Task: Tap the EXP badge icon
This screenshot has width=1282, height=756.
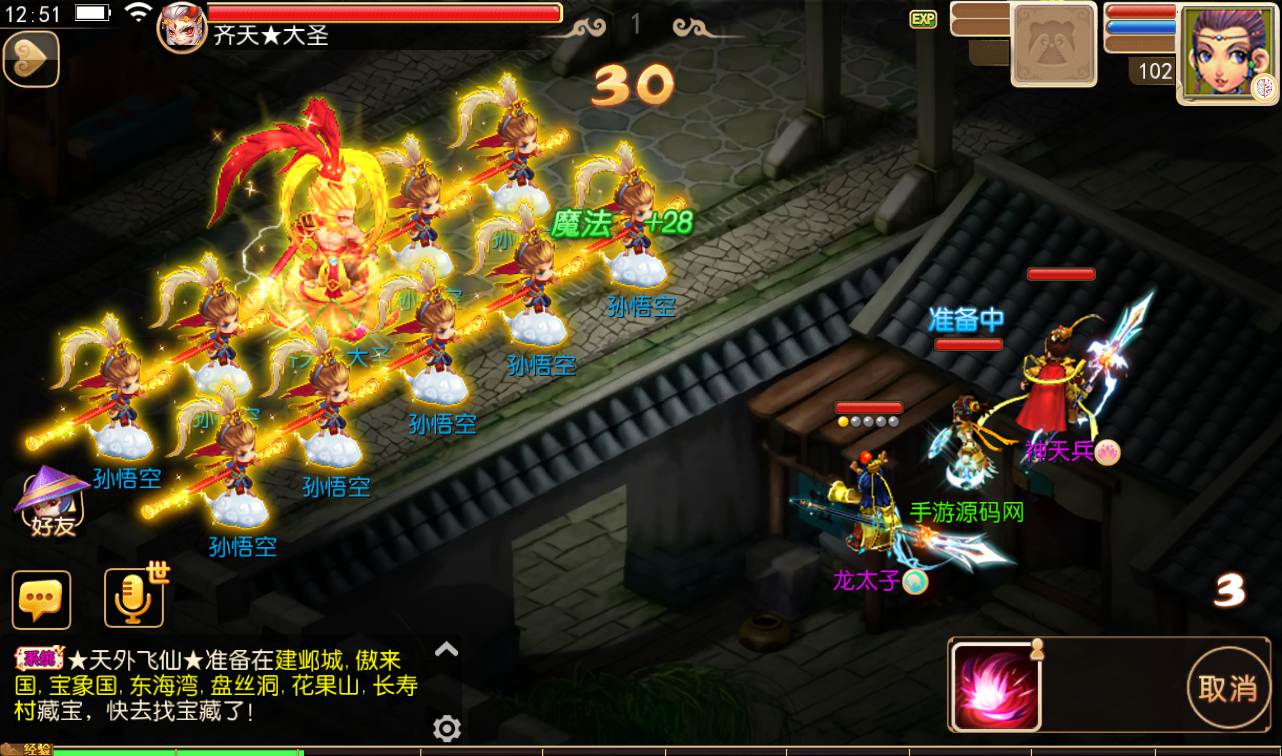Action: tap(923, 18)
